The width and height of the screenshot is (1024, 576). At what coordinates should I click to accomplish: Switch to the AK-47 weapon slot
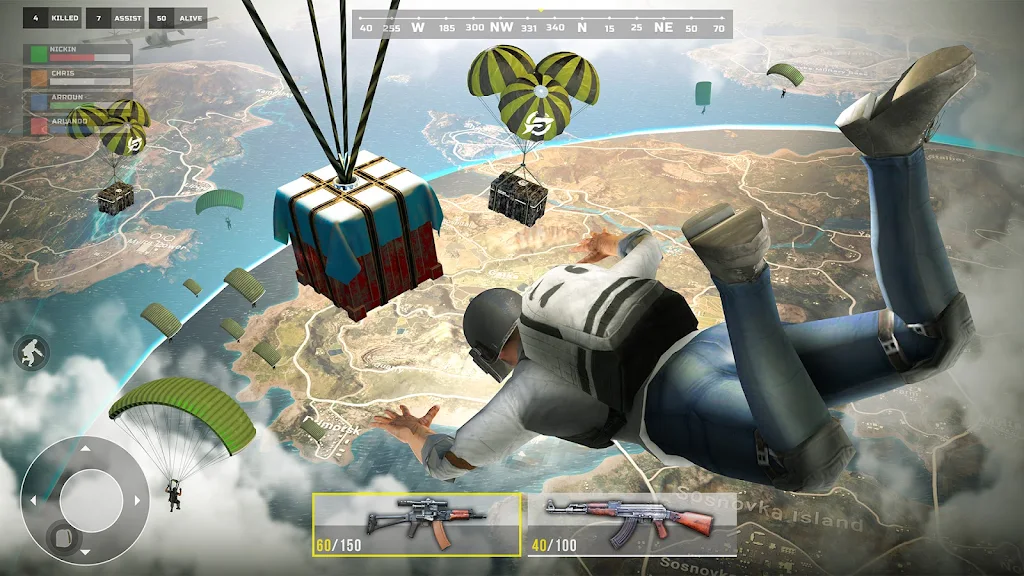(631, 523)
